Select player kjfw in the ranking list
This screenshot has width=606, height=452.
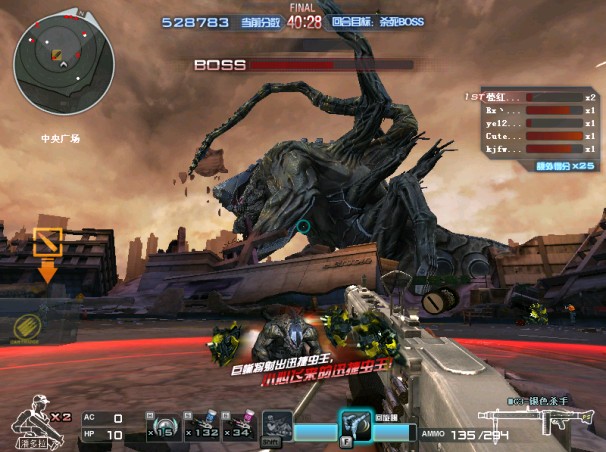(530, 148)
